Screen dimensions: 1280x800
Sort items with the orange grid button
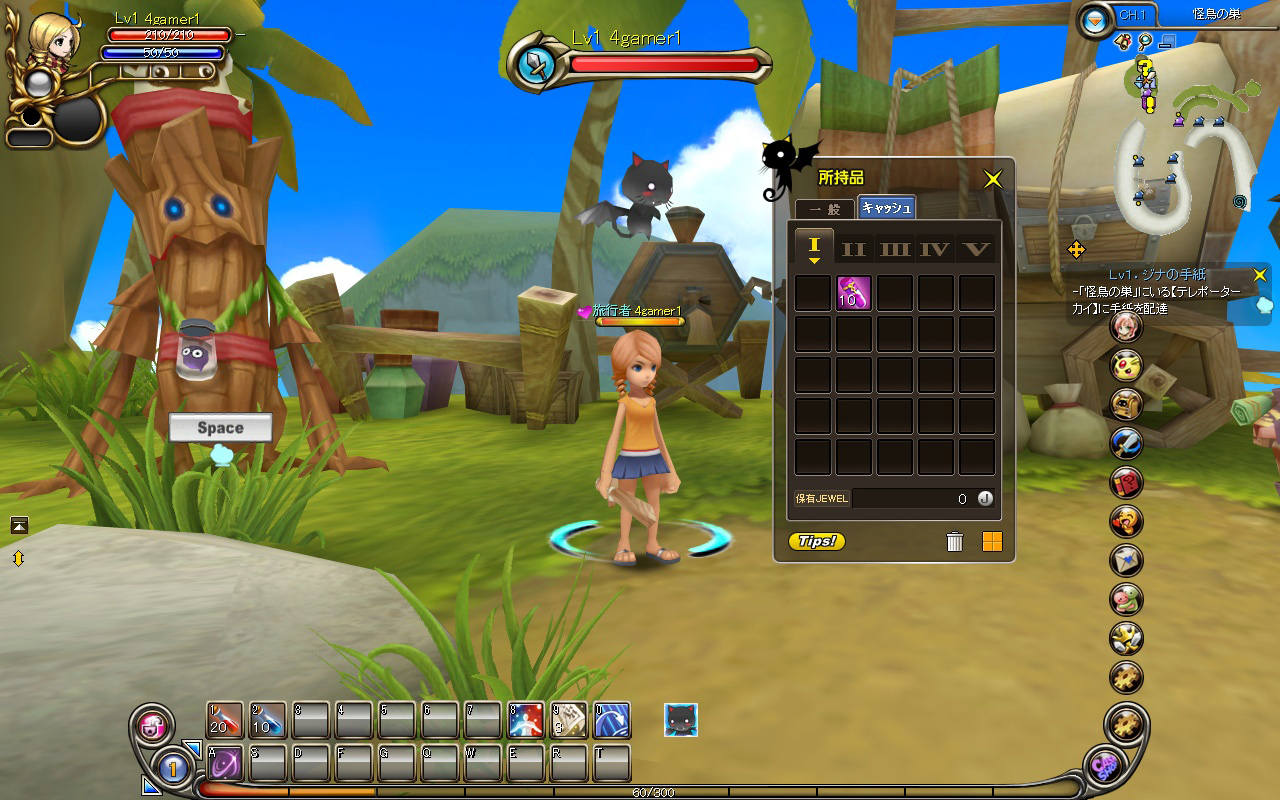pyautogui.click(x=992, y=542)
